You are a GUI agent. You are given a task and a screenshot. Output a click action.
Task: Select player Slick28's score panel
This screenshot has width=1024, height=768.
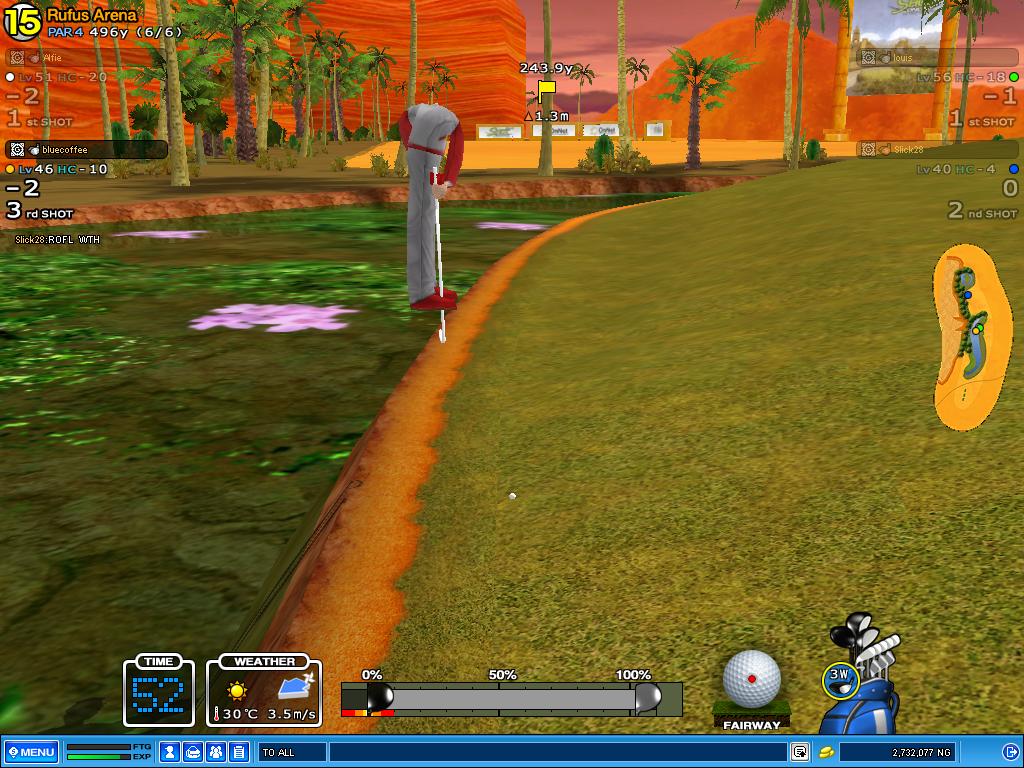[x=940, y=180]
